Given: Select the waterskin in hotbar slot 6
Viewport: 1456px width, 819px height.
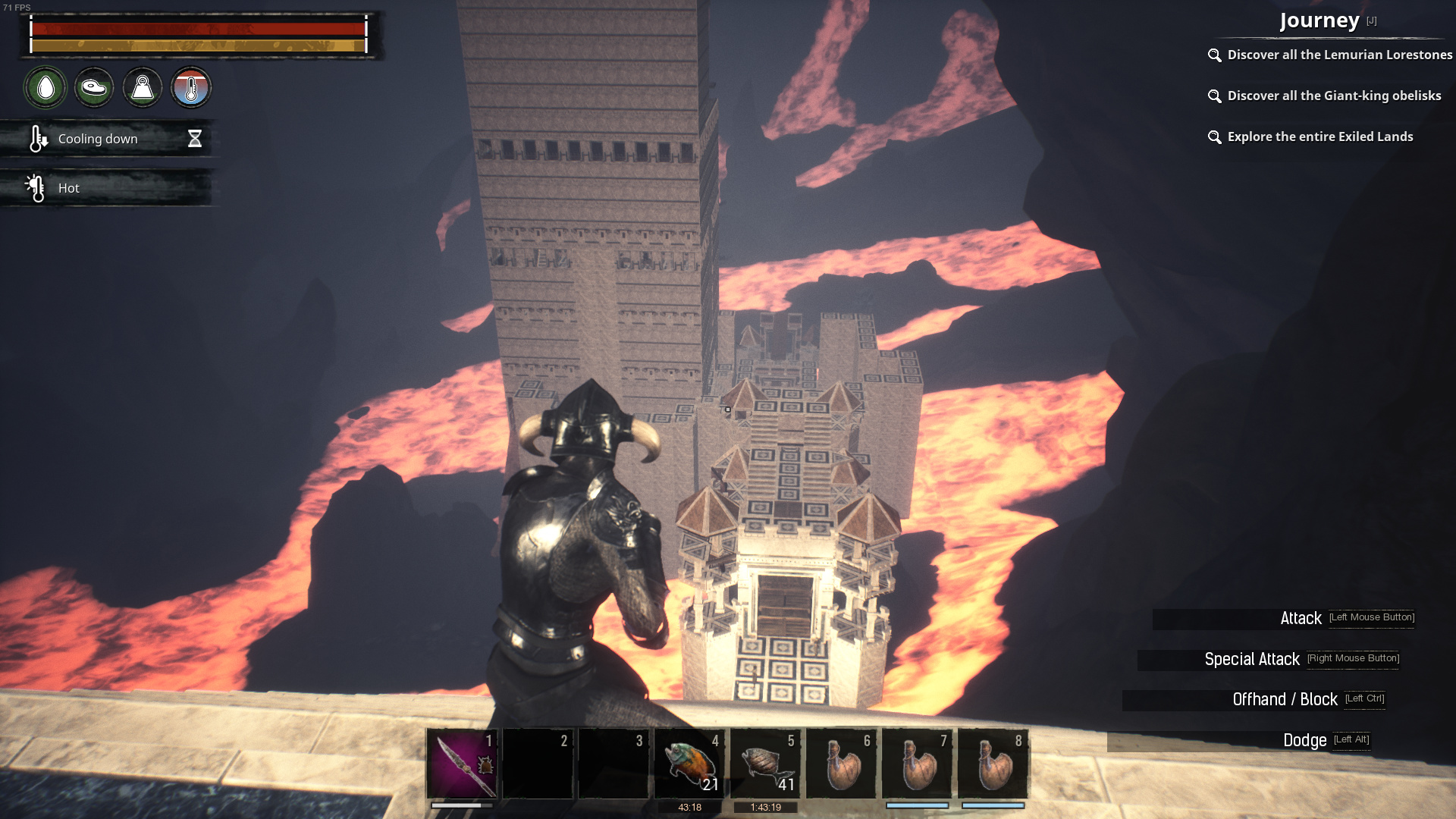Looking at the screenshot, I should [841, 764].
